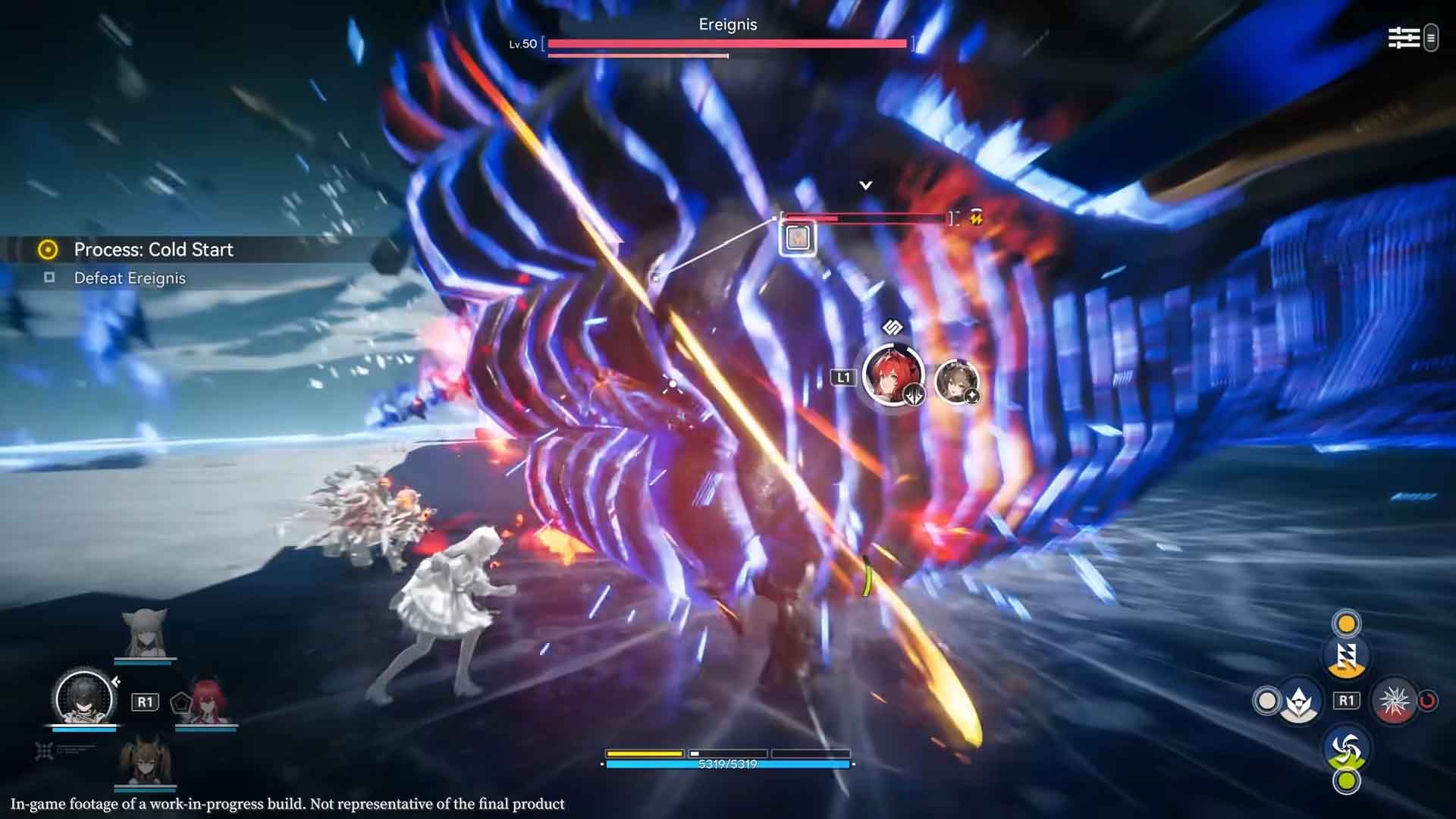Activate the yellow lightning-stripe skill
Screen dimensions: 1456x819
[1346, 657]
